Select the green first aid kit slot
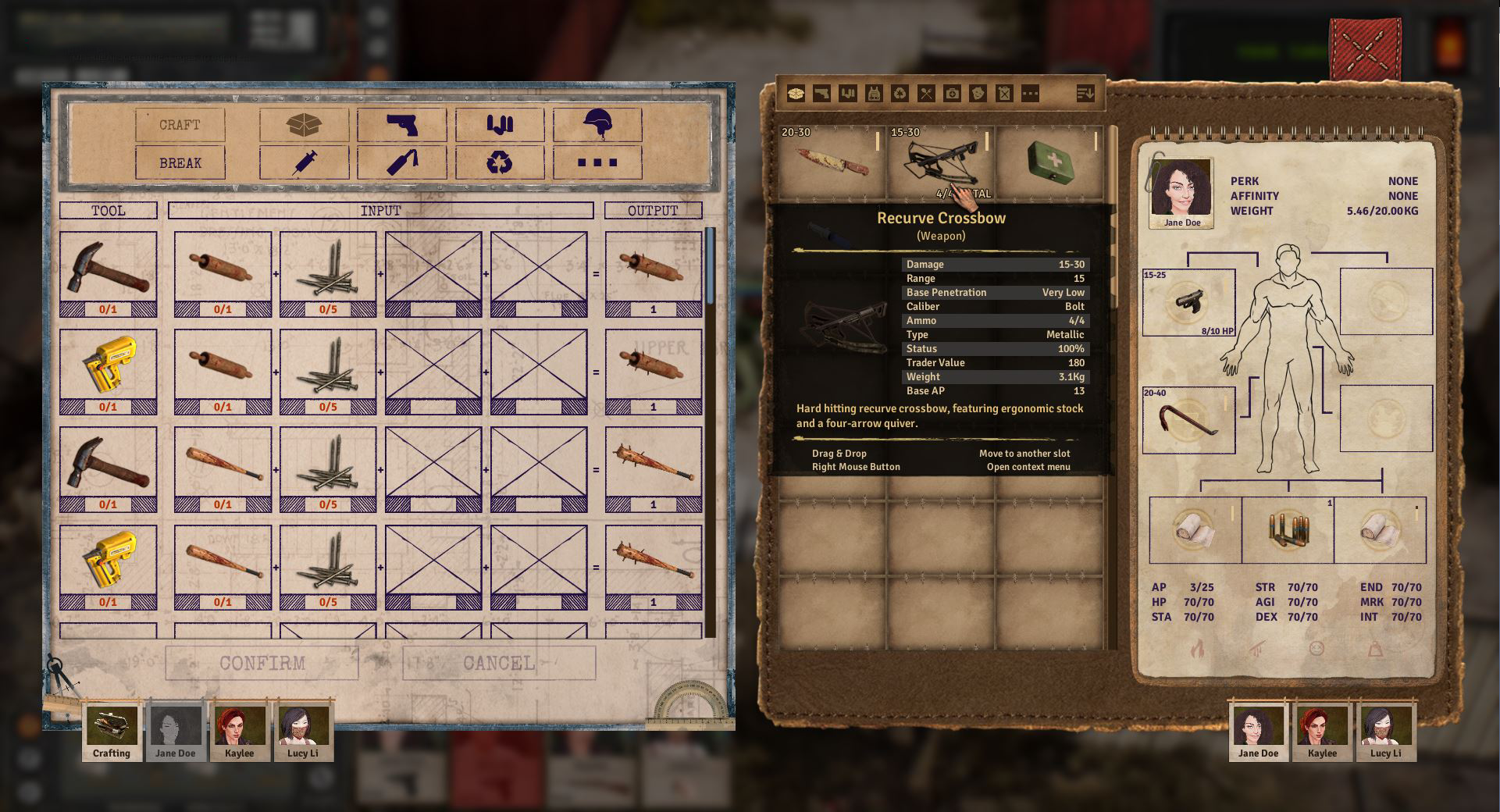The height and width of the screenshot is (812, 1500). click(x=1049, y=163)
